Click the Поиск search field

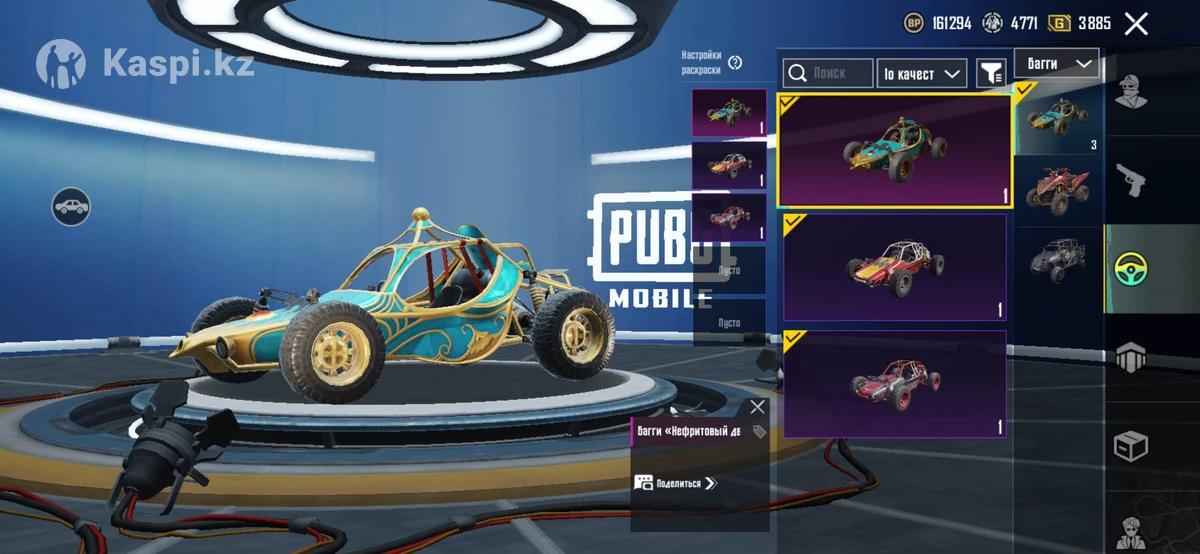[x=826, y=73]
